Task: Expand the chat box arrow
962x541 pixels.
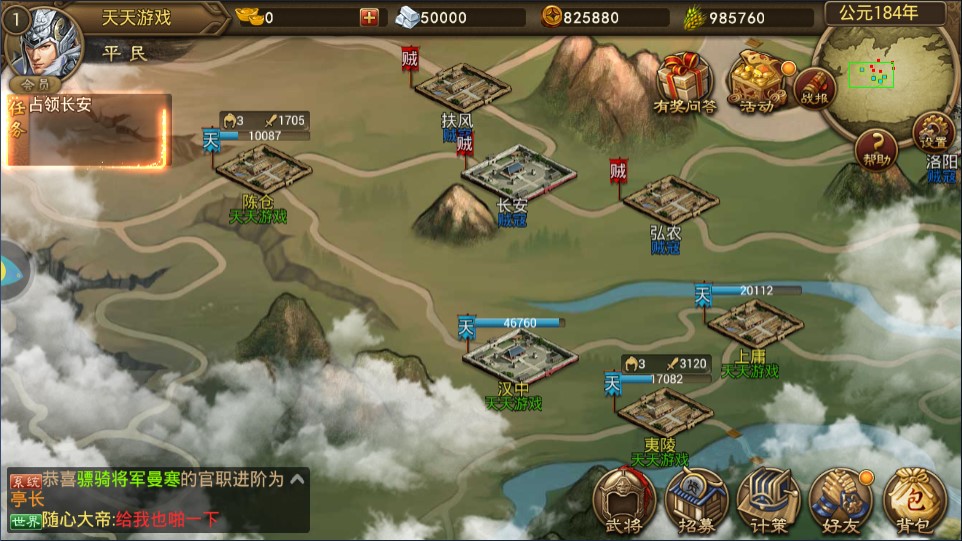Action: pyautogui.click(x=297, y=480)
